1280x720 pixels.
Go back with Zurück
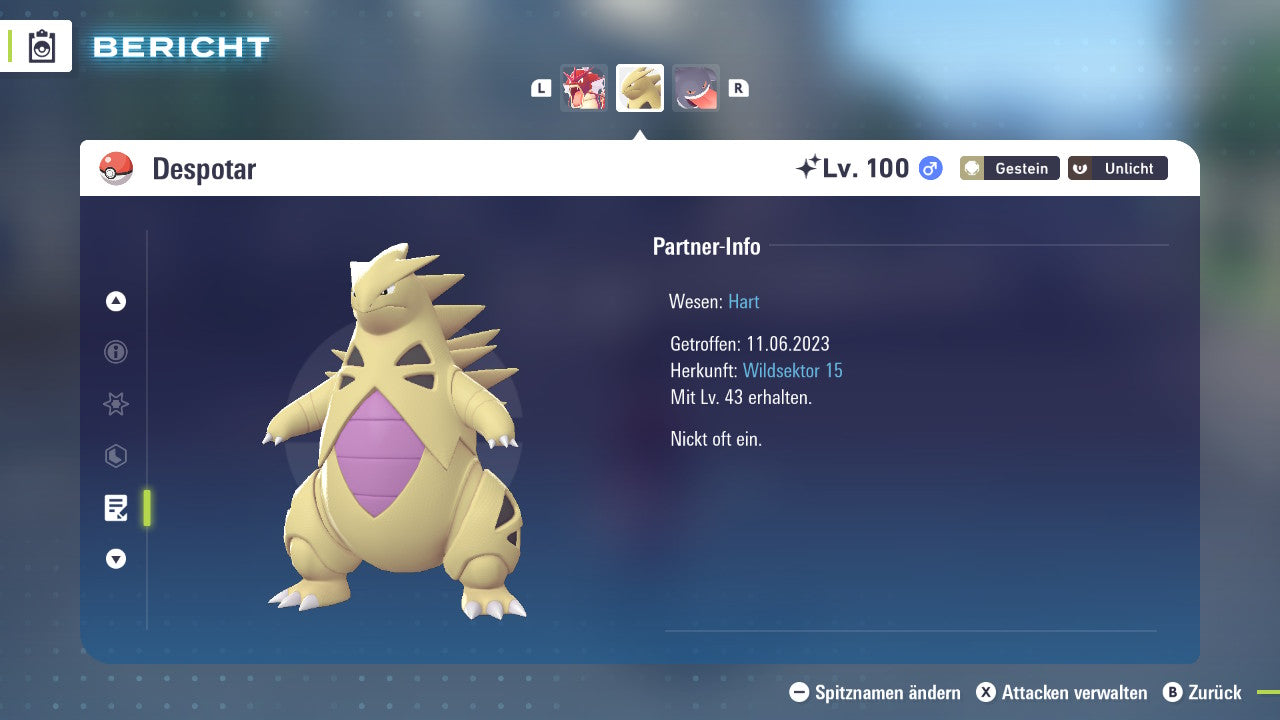click(x=1202, y=692)
